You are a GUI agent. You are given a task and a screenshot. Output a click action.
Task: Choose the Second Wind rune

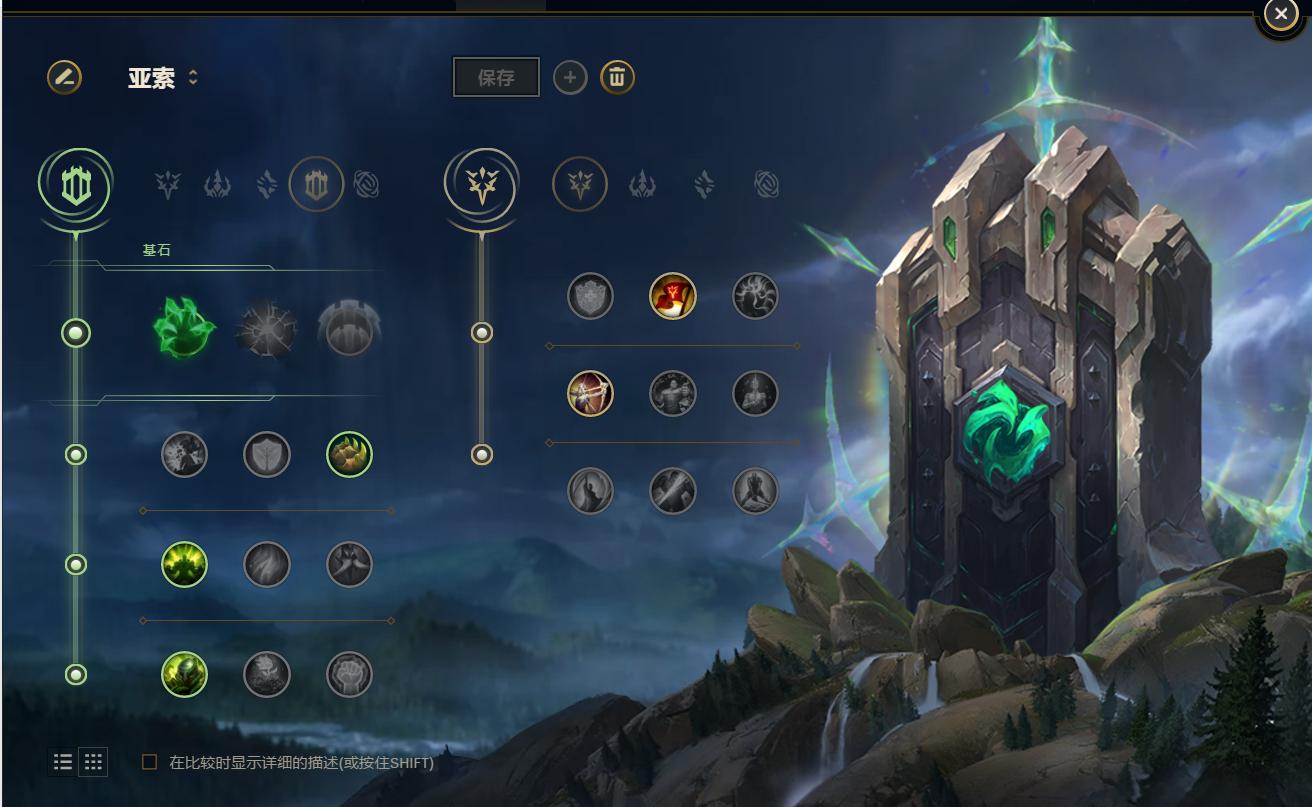coord(267,565)
